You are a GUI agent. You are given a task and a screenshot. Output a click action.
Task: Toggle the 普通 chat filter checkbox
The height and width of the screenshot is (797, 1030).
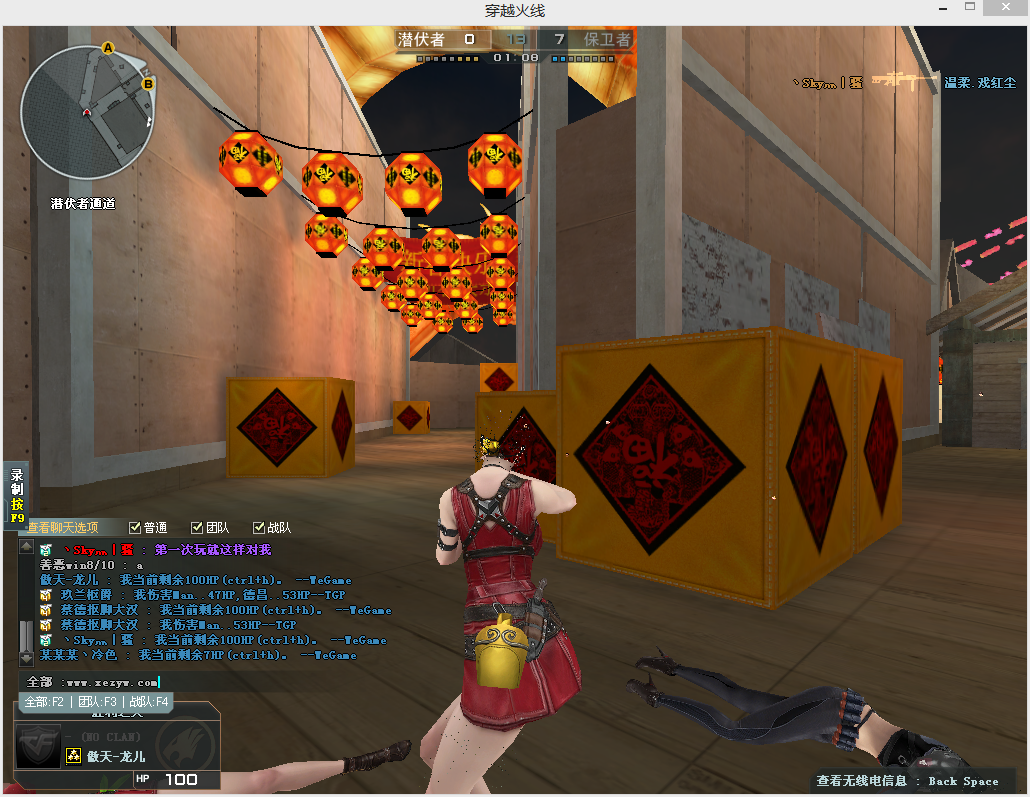[135, 527]
